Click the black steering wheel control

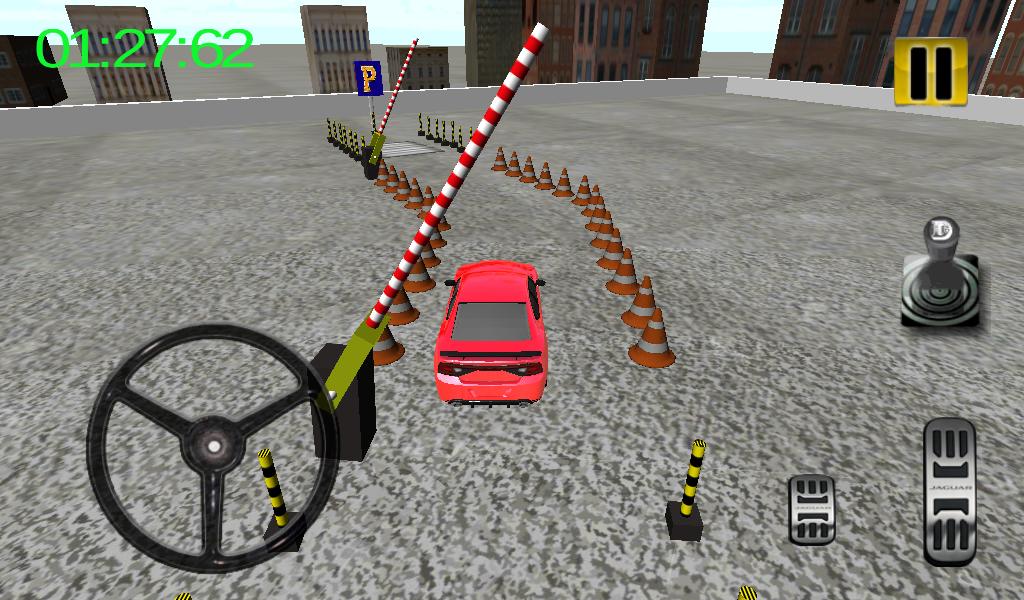[212, 446]
